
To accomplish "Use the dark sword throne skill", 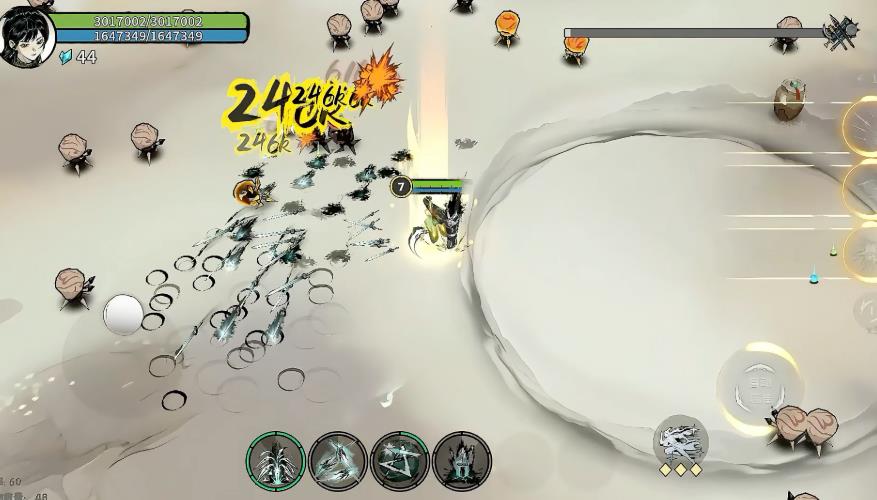I will click(461, 461).
